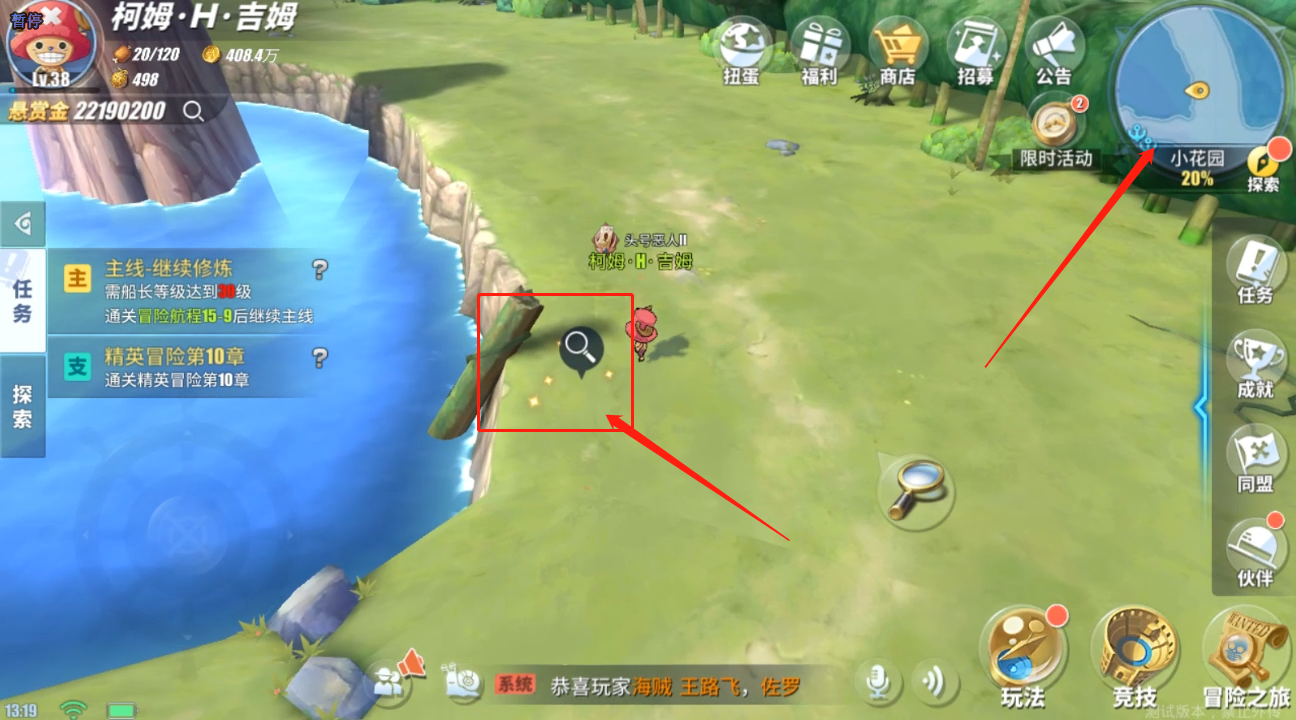Select the 主线-继续修炼 main quest entry
1296x720 pixels.
tap(190, 291)
